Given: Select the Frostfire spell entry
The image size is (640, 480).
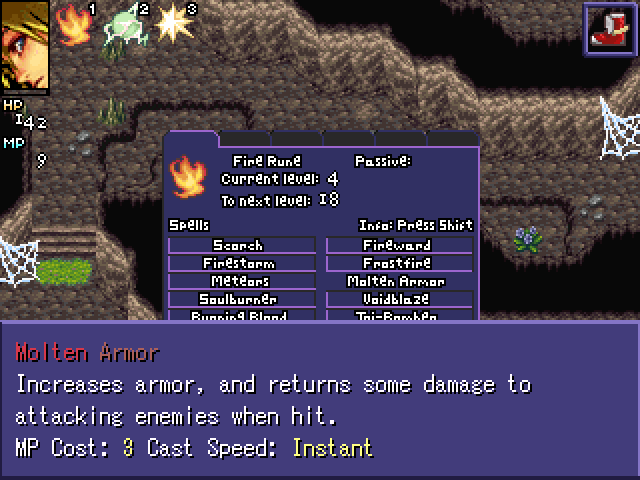Looking at the screenshot, I should [x=400, y=263].
